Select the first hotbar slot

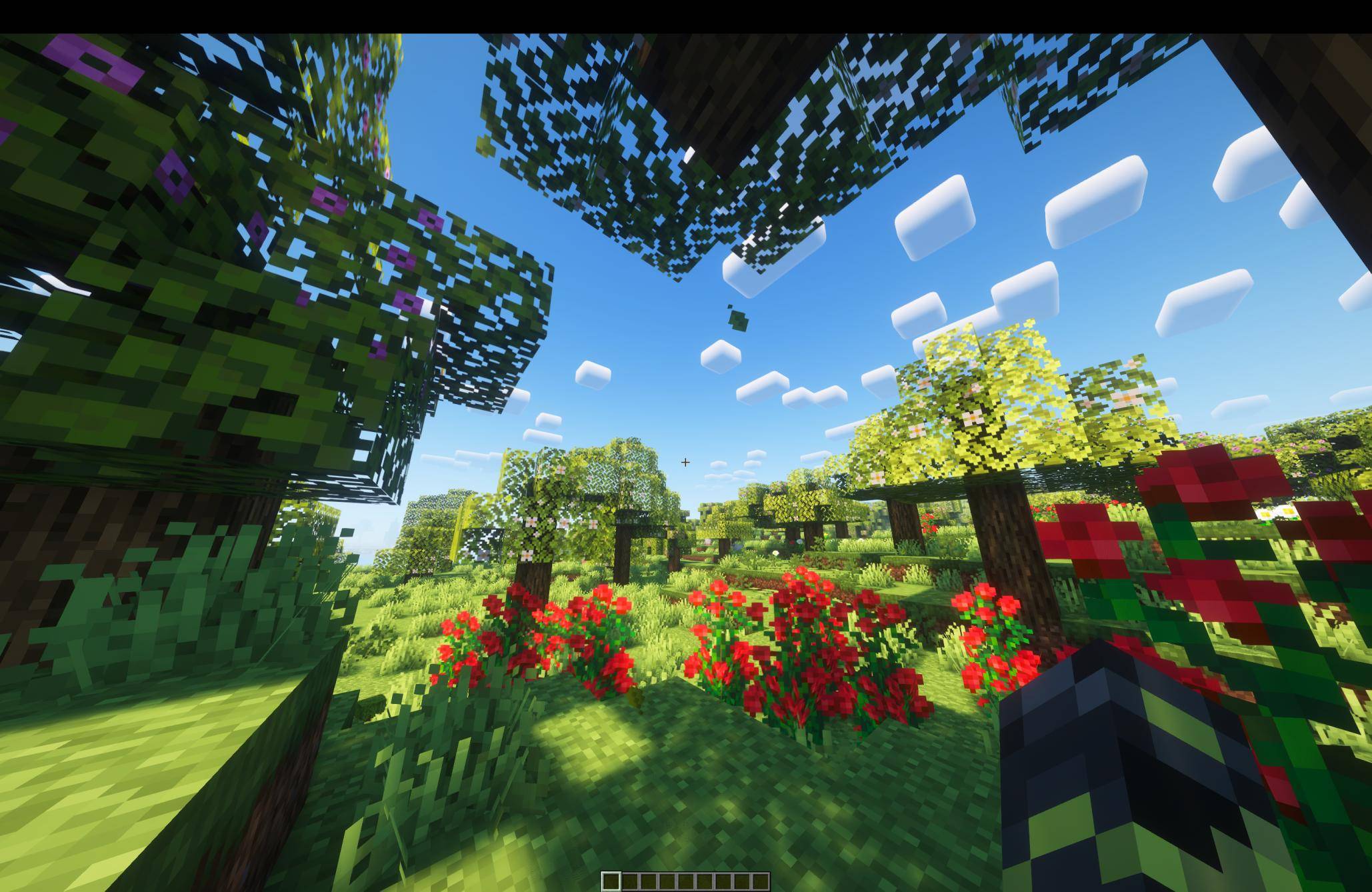[x=611, y=880]
